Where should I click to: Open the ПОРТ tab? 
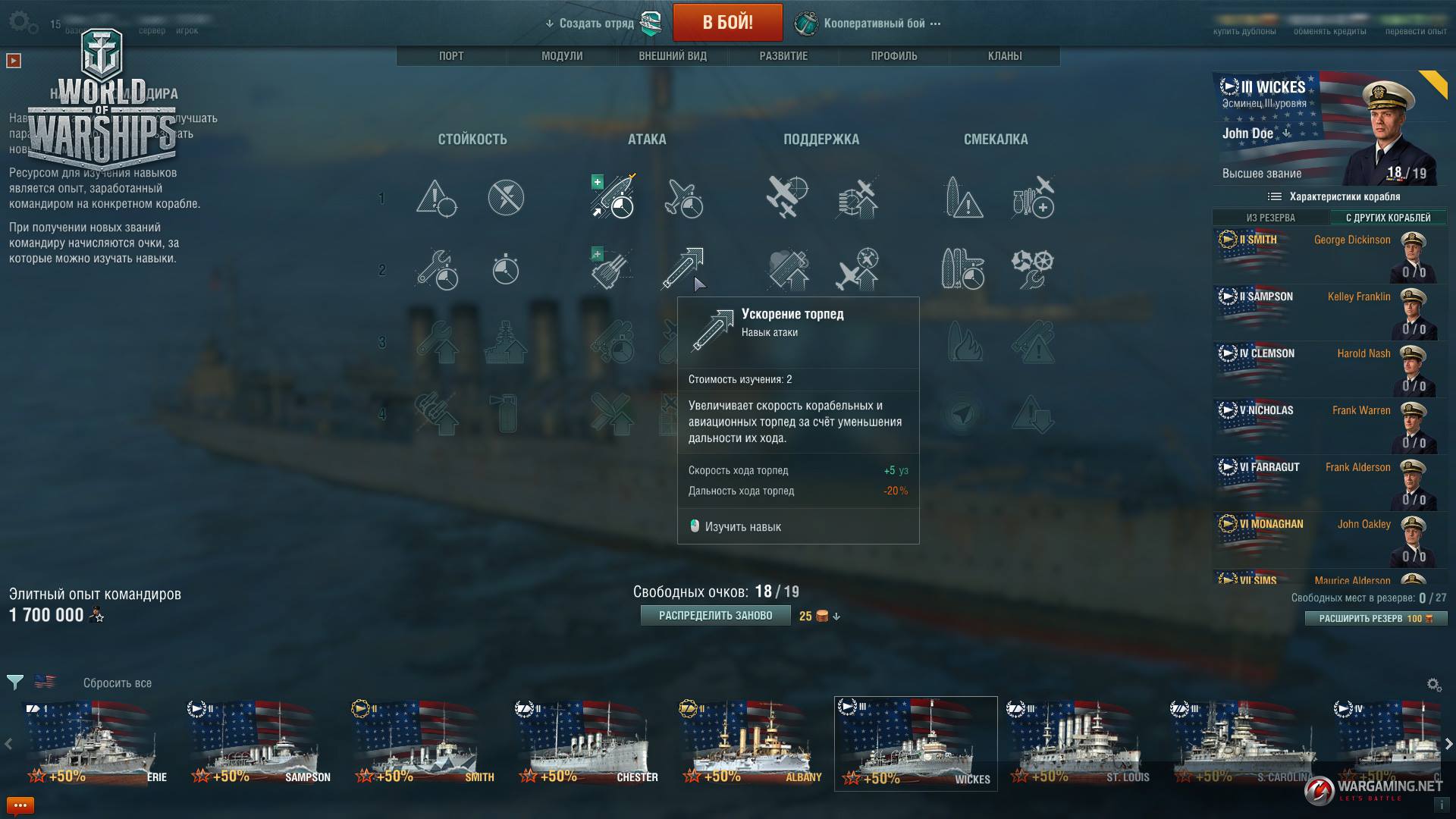click(x=451, y=56)
